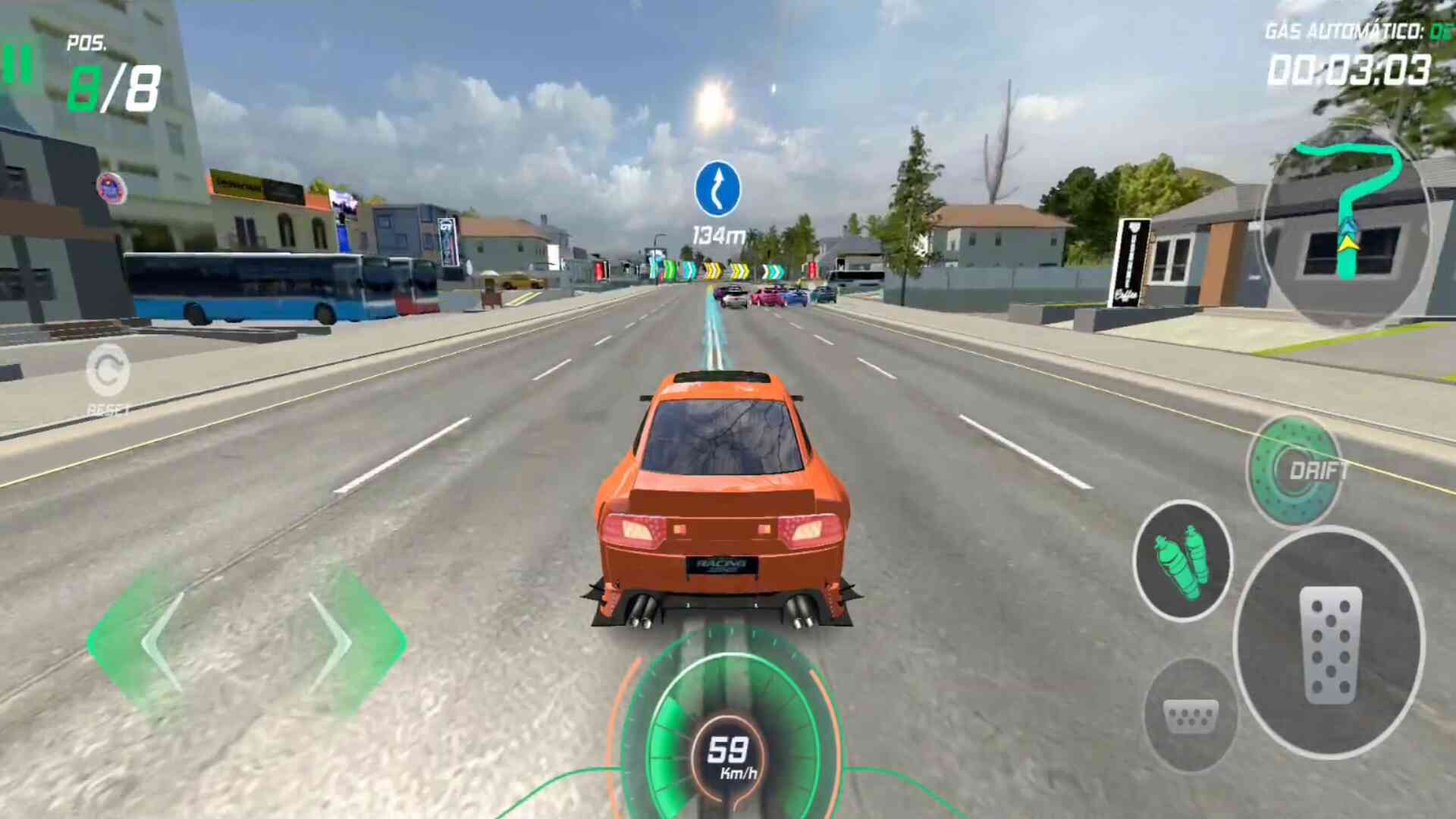Image resolution: width=1456 pixels, height=819 pixels.
Task: Use the nitro bottles boost
Action: pos(1181,561)
